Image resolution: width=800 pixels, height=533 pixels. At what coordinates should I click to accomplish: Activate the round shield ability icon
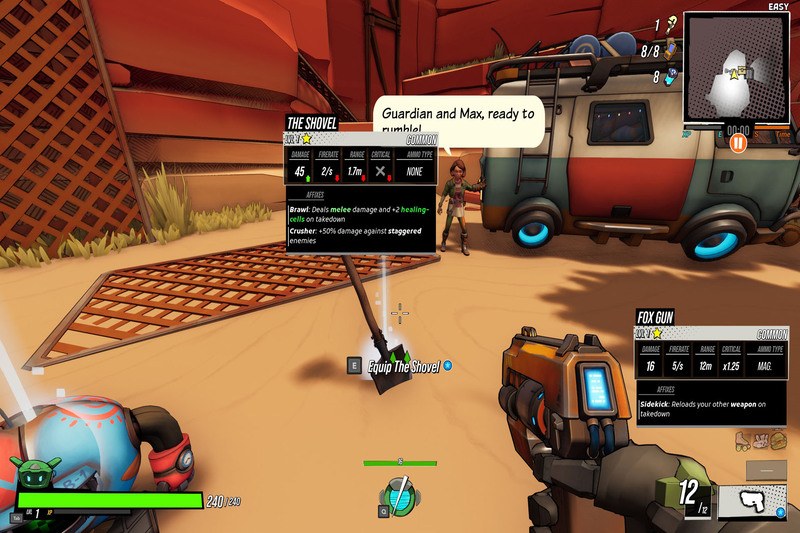[398, 496]
